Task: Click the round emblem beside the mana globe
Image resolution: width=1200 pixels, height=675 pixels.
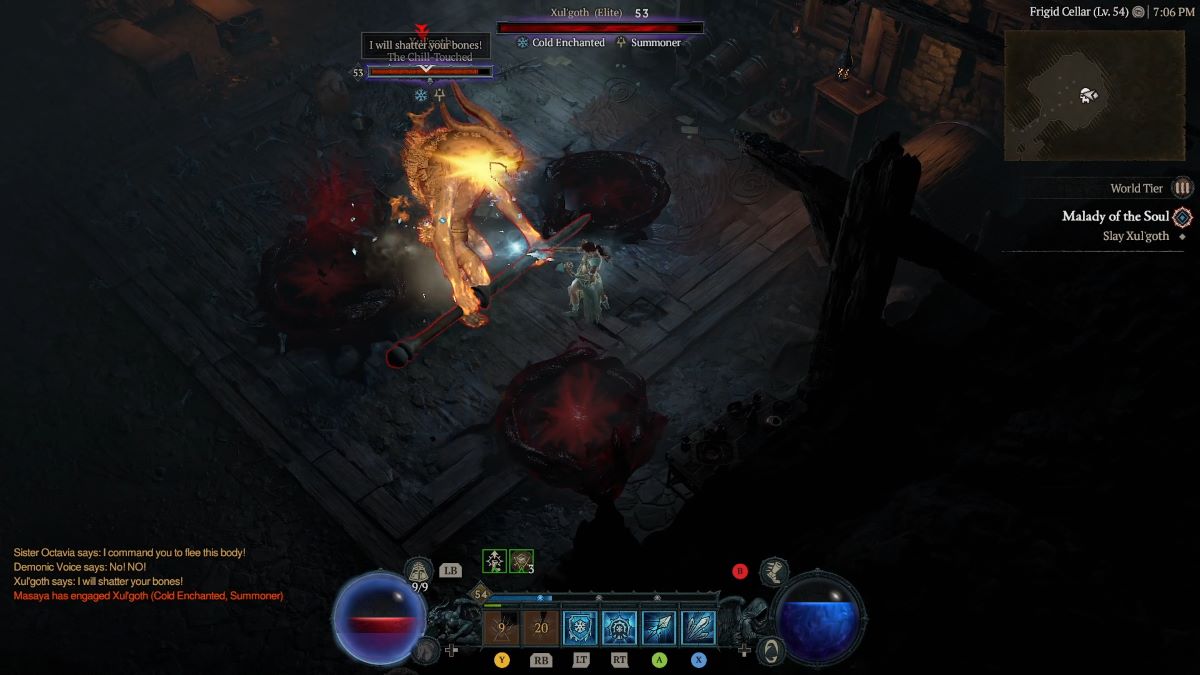Action: 770,651
